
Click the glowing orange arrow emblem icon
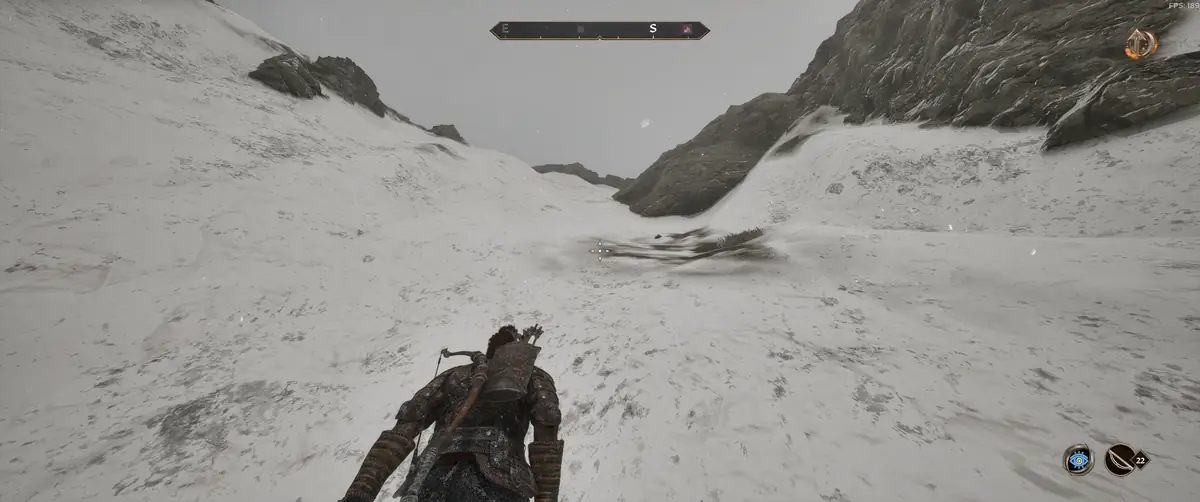(1139, 43)
